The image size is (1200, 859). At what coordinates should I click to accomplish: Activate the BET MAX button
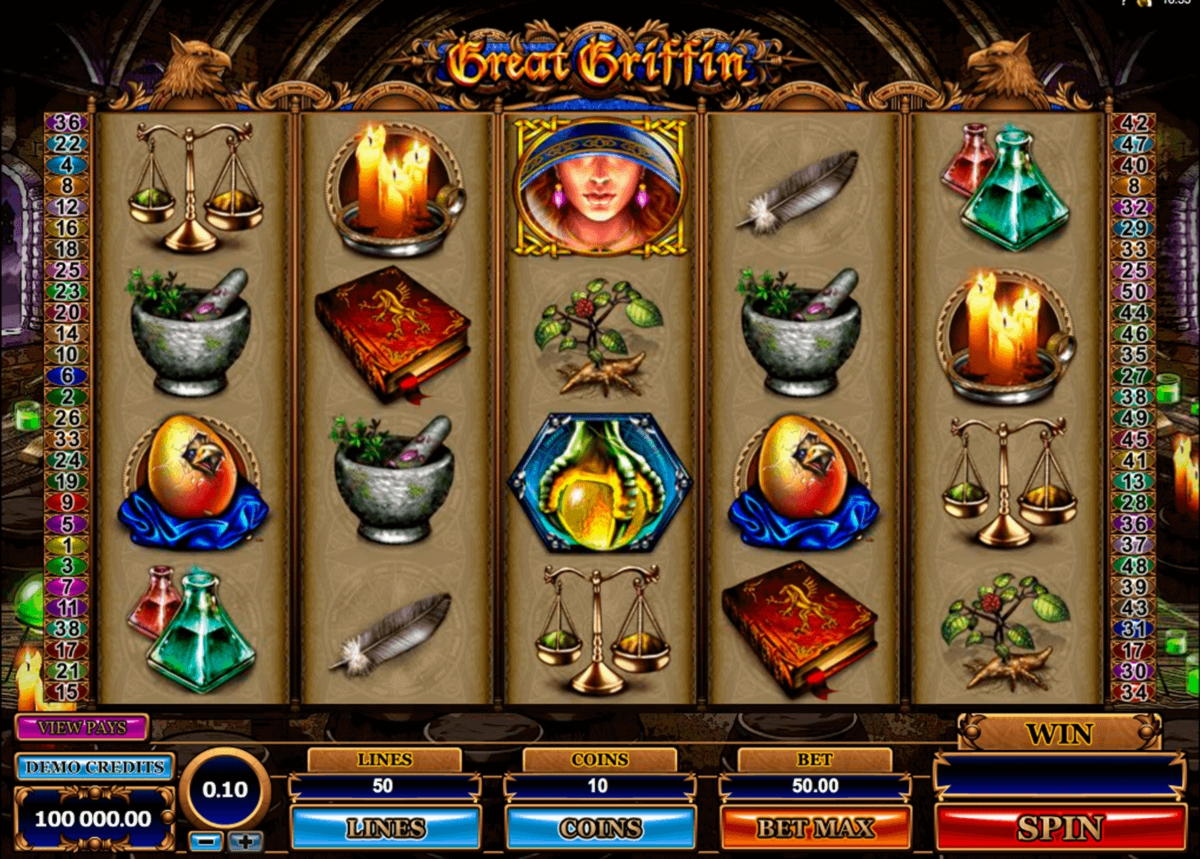point(815,828)
